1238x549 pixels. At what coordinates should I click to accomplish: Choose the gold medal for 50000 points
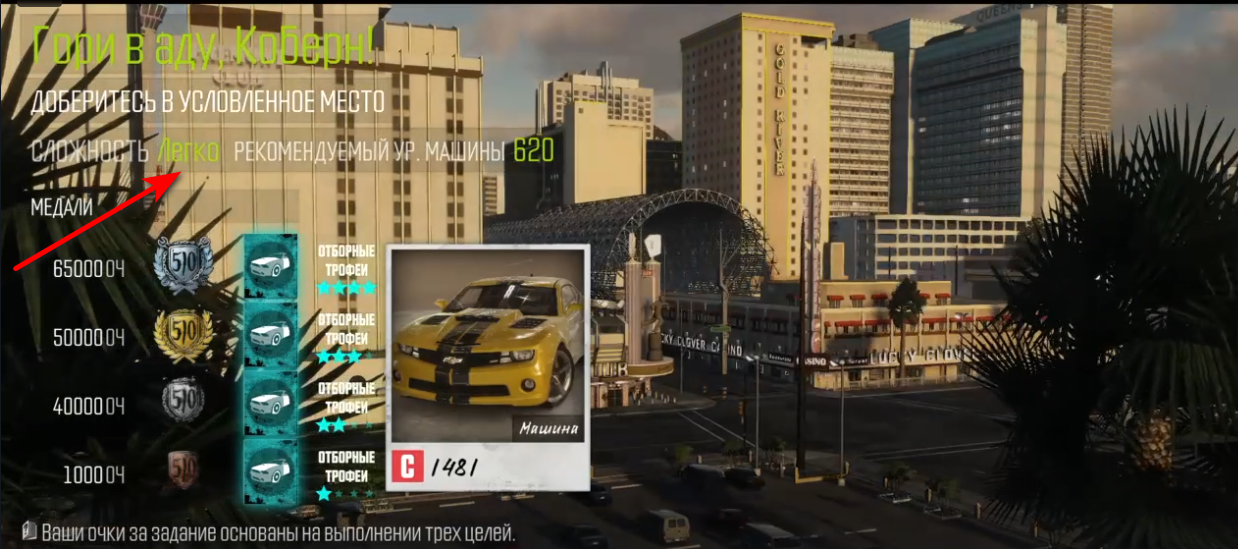[184, 333]
